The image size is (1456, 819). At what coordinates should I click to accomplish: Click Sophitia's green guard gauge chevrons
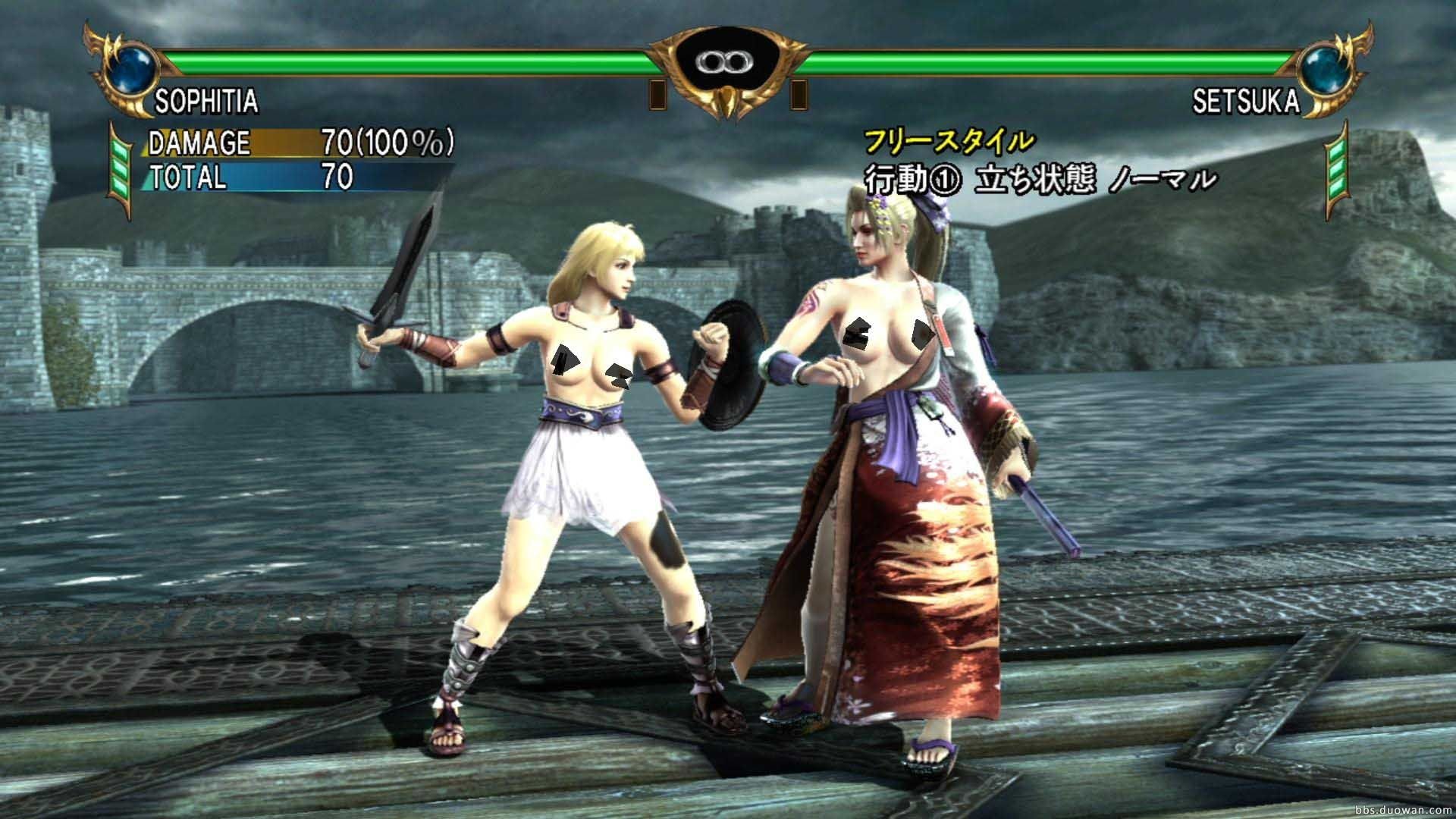tap(121, 163)
